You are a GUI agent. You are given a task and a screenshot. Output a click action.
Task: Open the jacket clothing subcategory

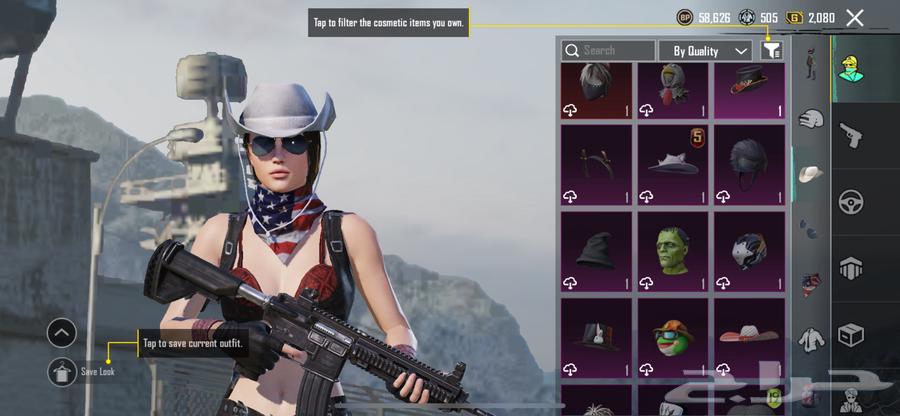811,339
